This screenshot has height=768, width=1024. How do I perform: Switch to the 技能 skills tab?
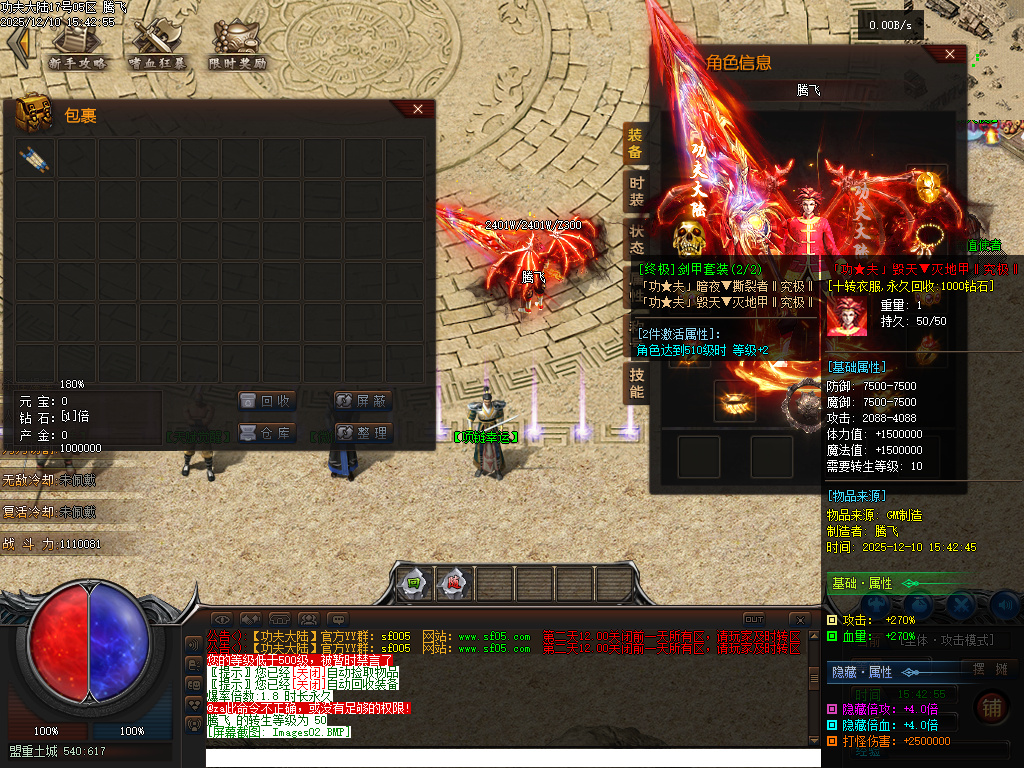click(x=636, y=382)
